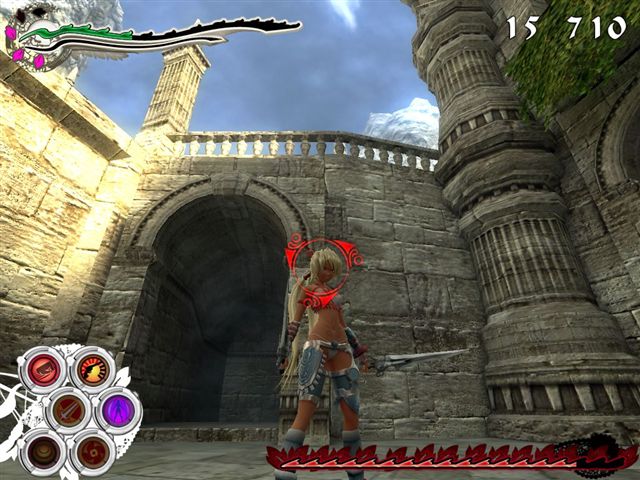Activate the sunburst head silhouette ability
640x480 pixels.
92,370
